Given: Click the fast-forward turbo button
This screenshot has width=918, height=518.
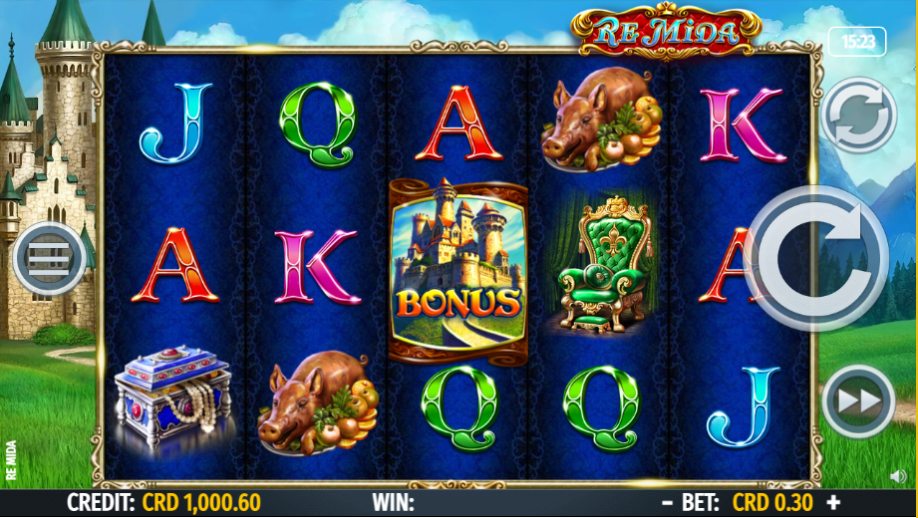Looking at the screenshot, I should 857,401.
